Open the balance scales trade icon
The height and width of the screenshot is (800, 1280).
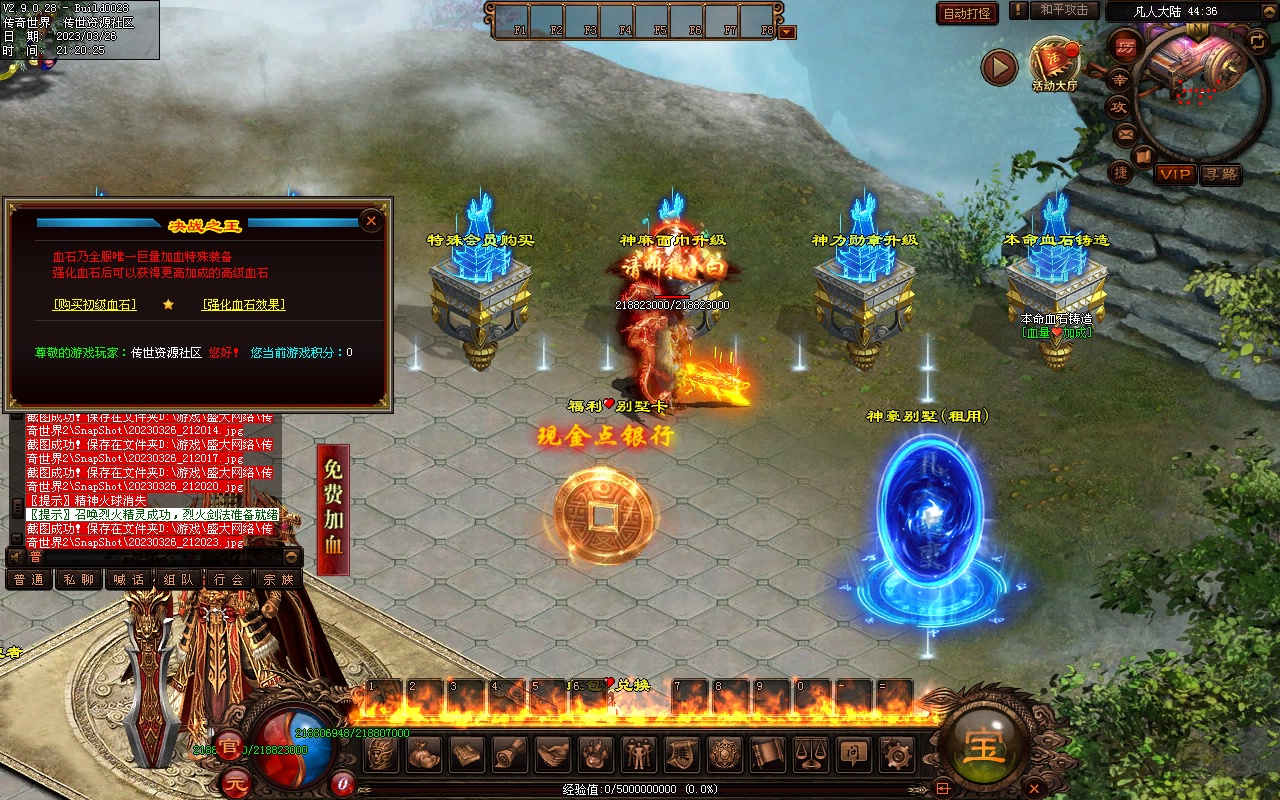809,753
